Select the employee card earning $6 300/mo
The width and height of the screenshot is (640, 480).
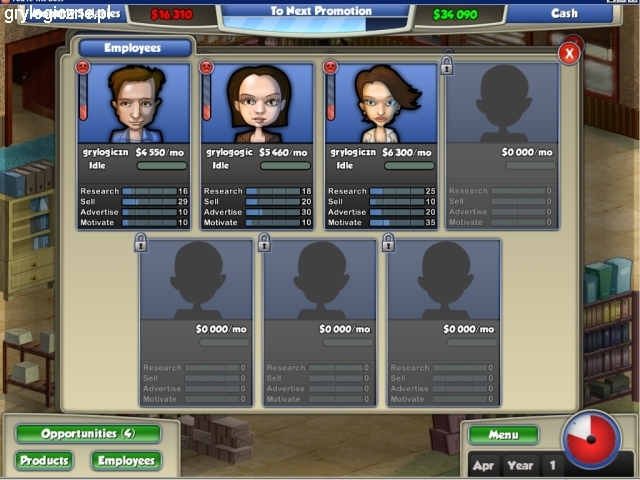[x=382, y=145]
